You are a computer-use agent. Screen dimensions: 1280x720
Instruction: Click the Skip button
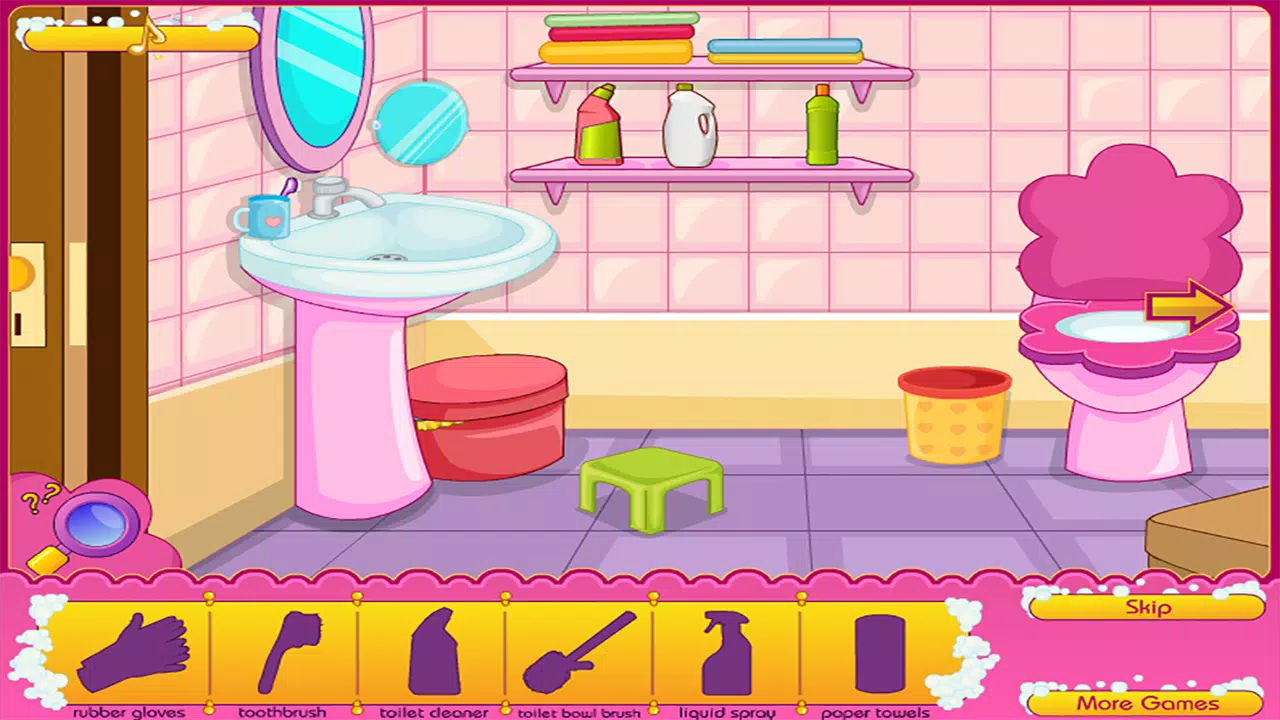click(x=1148, y=607)
